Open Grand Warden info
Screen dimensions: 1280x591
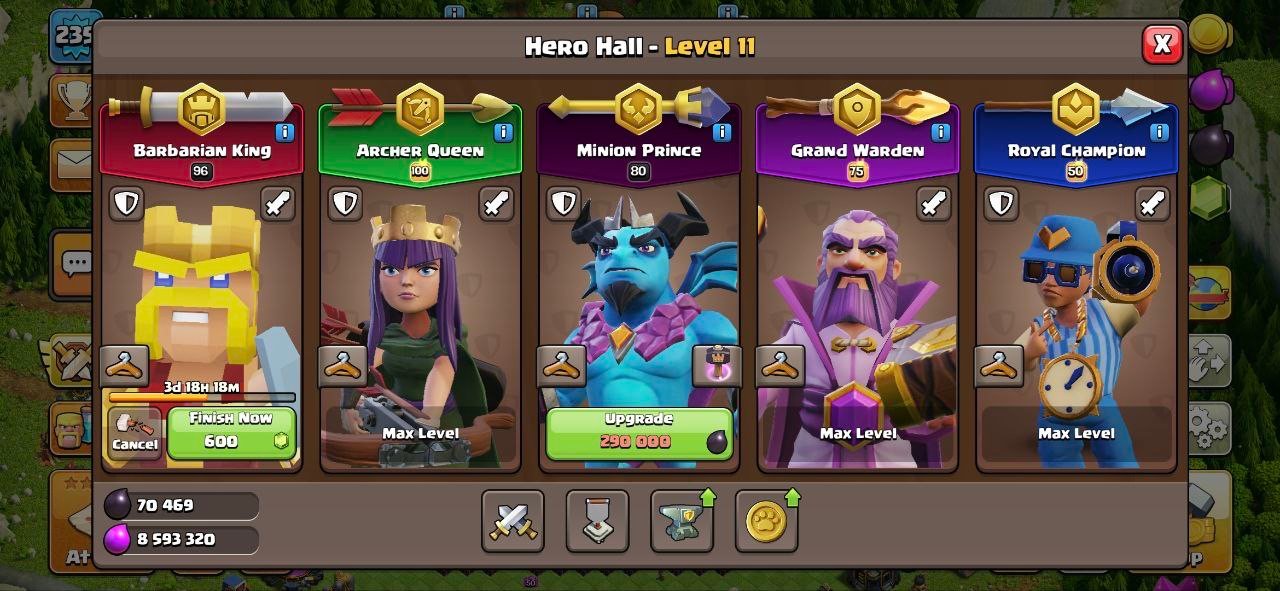tap(940, 132)
